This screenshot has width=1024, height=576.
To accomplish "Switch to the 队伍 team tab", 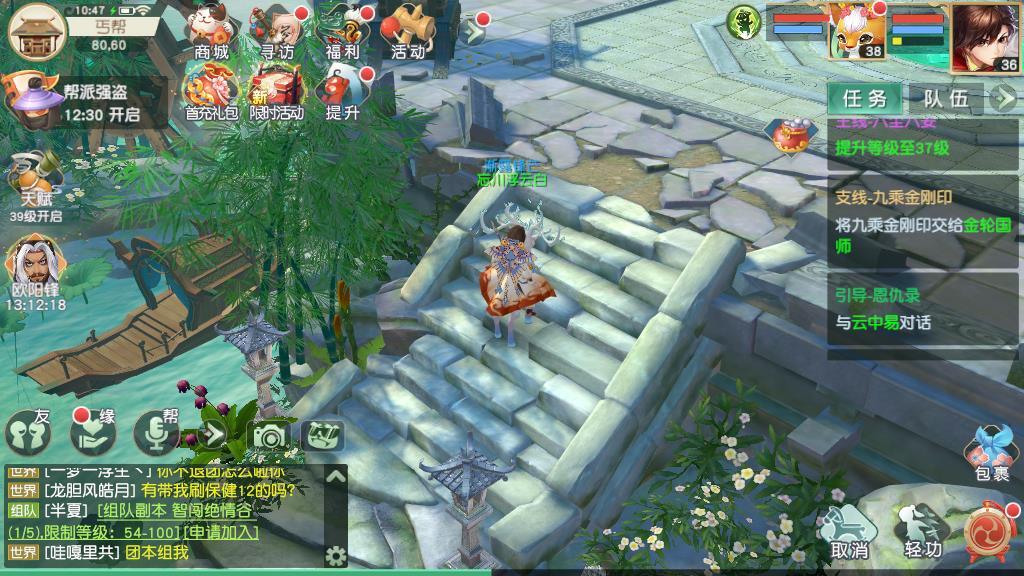I will pyautogui.click(x=945, y=98).
